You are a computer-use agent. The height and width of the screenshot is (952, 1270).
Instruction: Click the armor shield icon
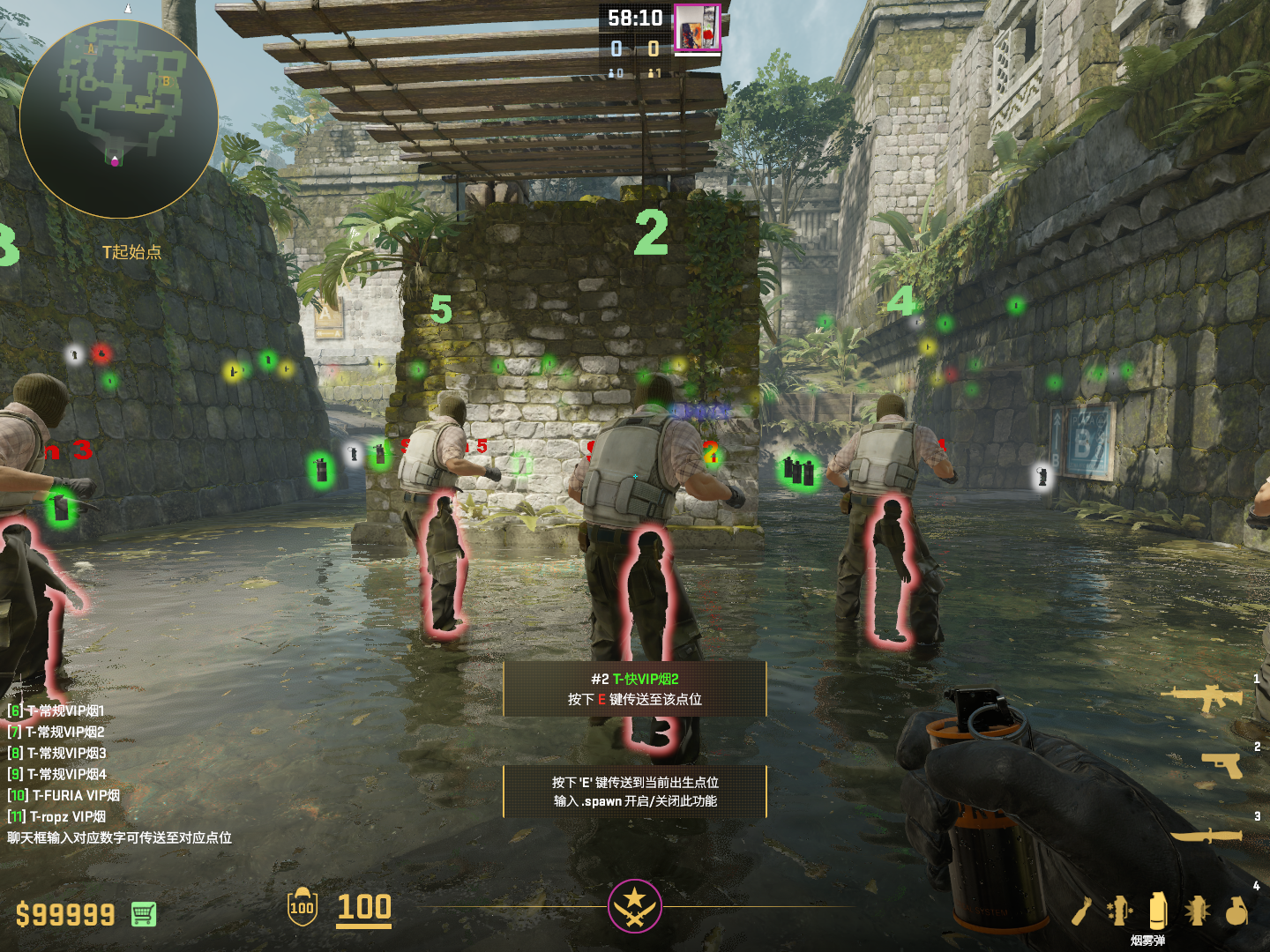(302, 907)
